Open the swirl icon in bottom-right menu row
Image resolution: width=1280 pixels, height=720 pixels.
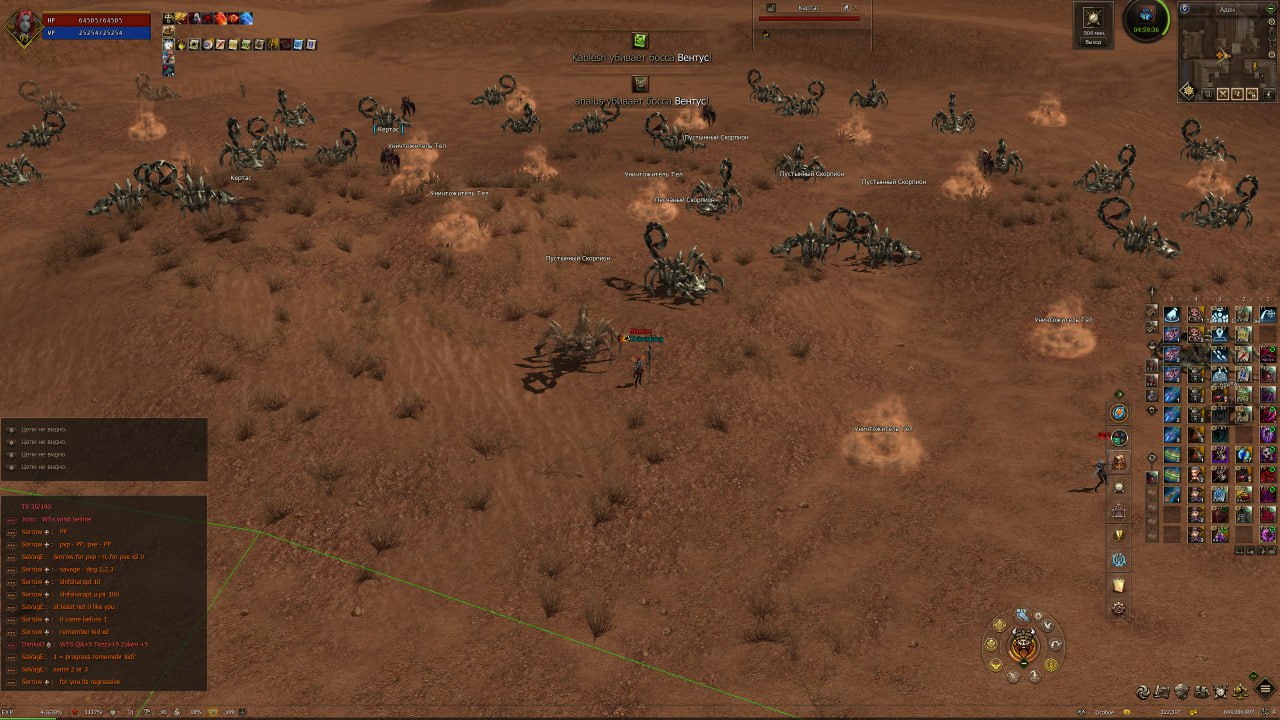tap(1144, 691)
